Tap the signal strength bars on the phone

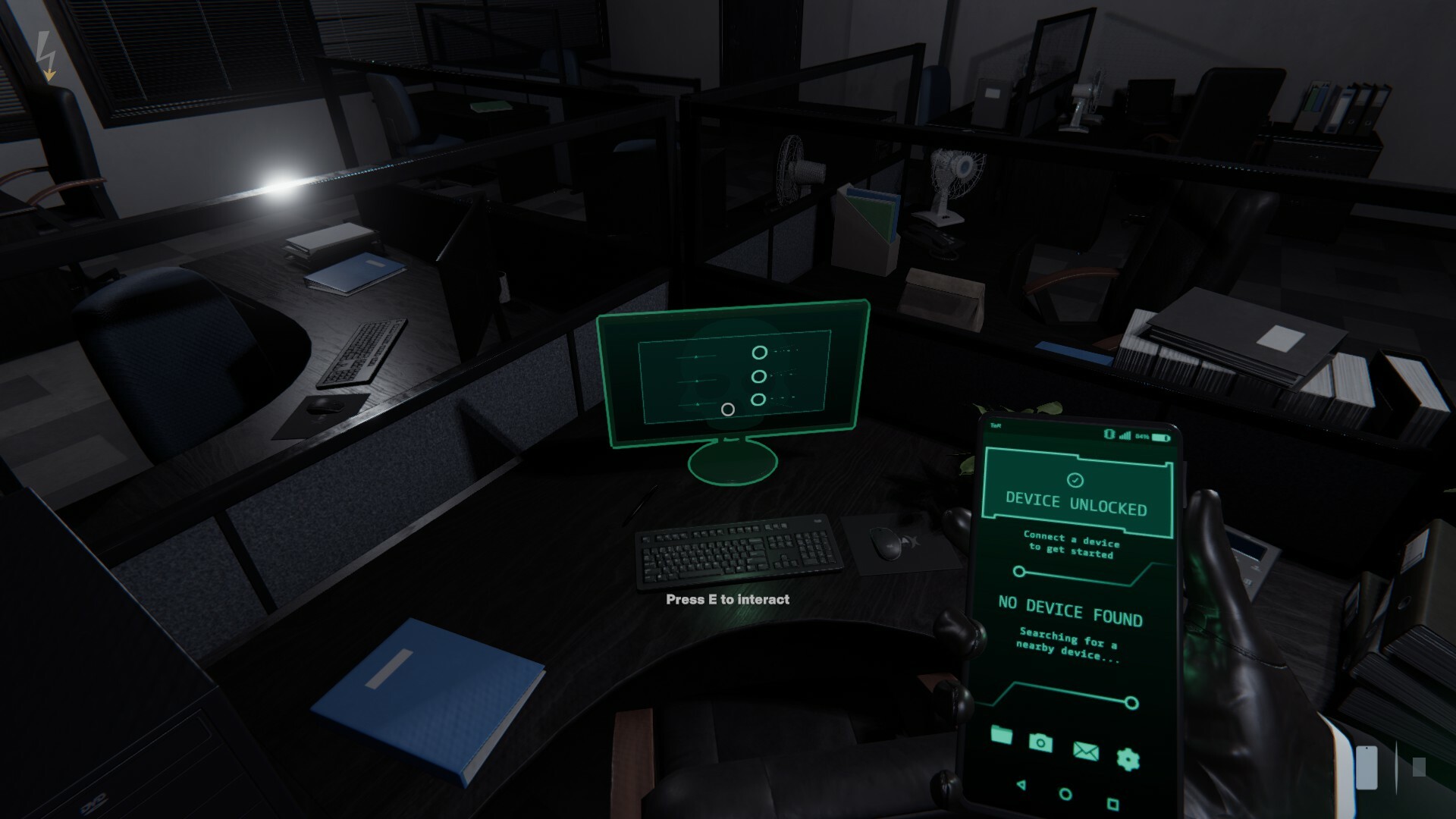point(1125,435)
